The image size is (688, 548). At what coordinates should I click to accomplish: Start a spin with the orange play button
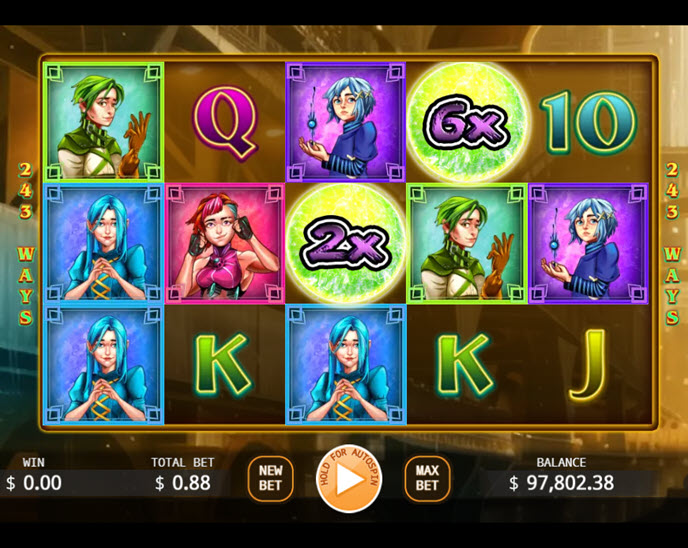[349, 479]
